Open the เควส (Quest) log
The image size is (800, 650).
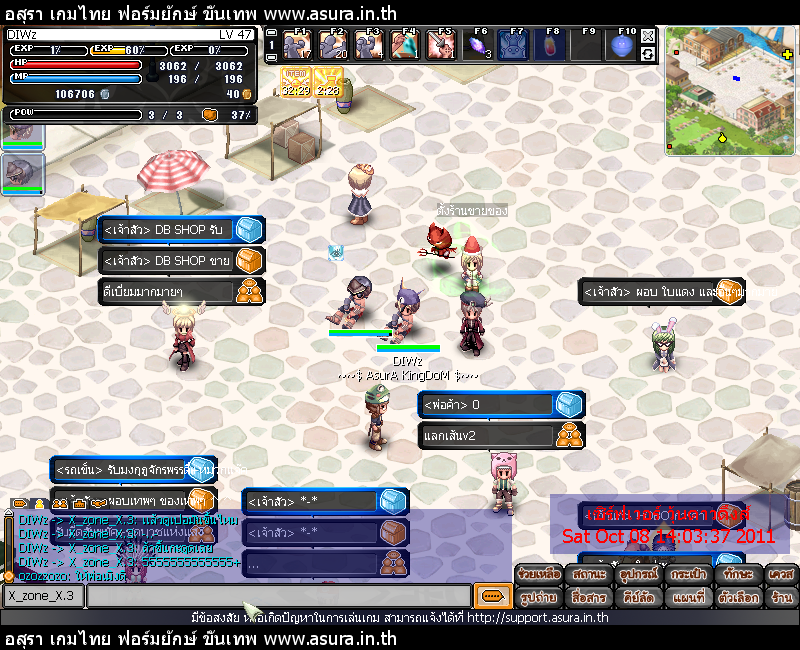tap(782, 574)
